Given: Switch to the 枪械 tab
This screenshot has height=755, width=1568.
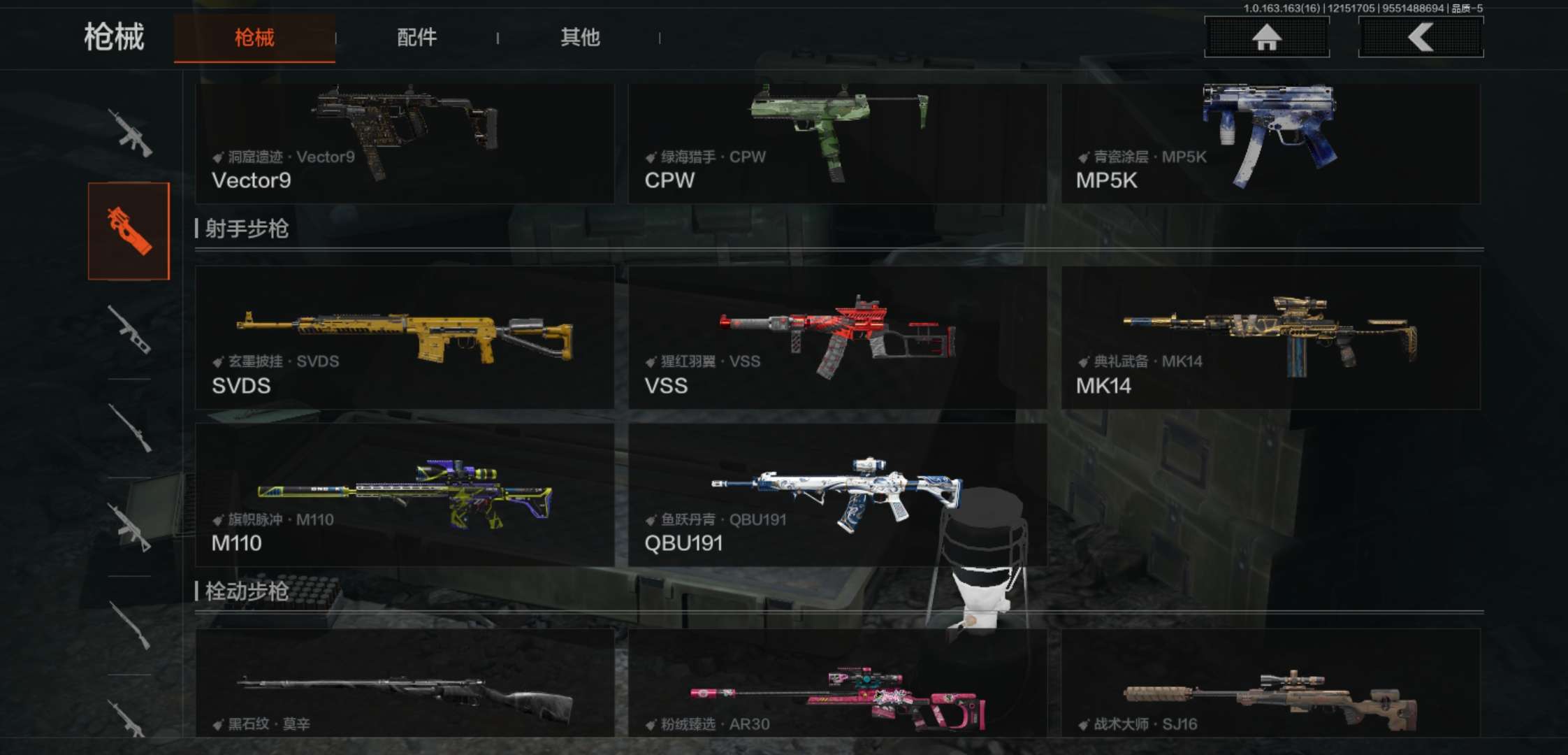Looking at the screenshot, I should coord(254,38).
